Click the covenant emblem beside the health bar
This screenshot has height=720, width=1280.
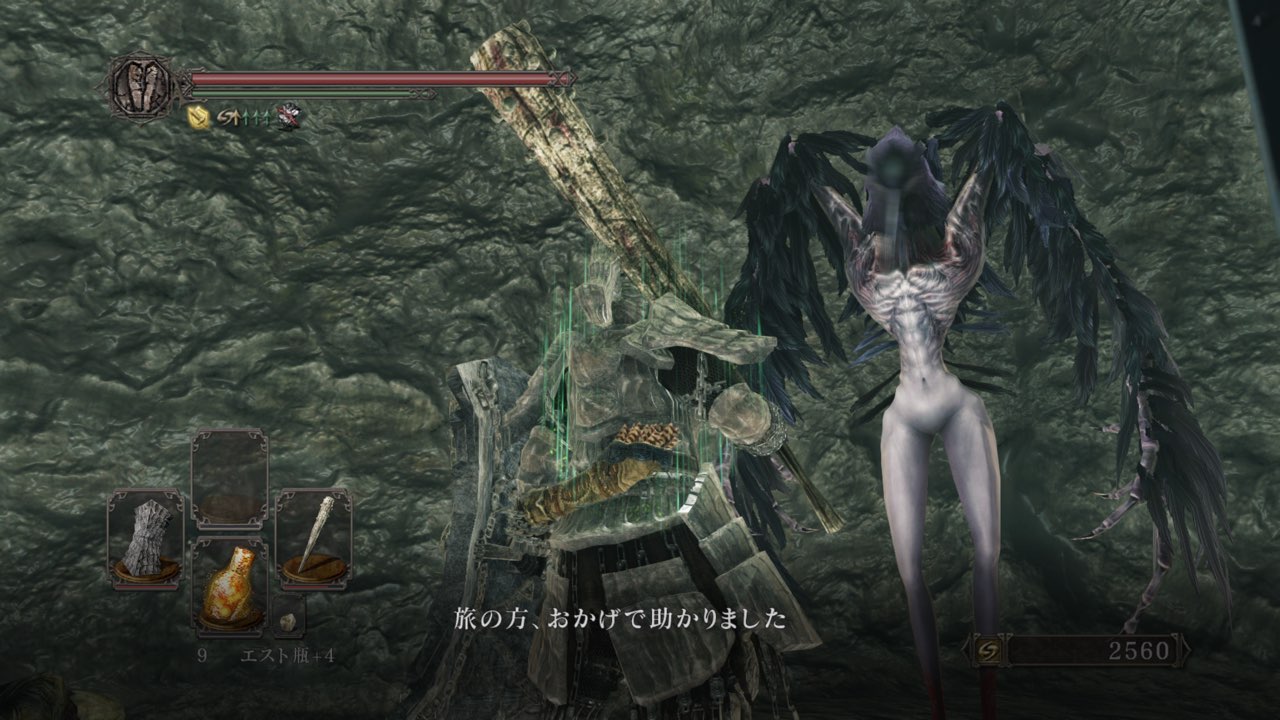tap(140, 85)
